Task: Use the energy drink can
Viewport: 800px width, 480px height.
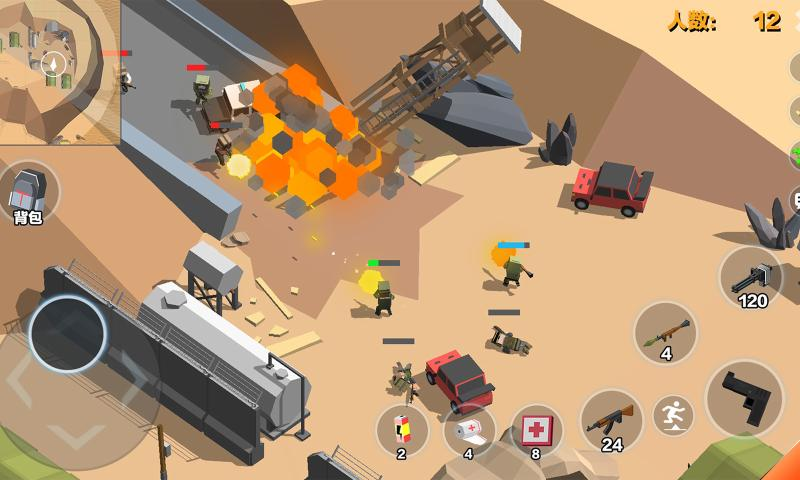Action: point(402,431)
